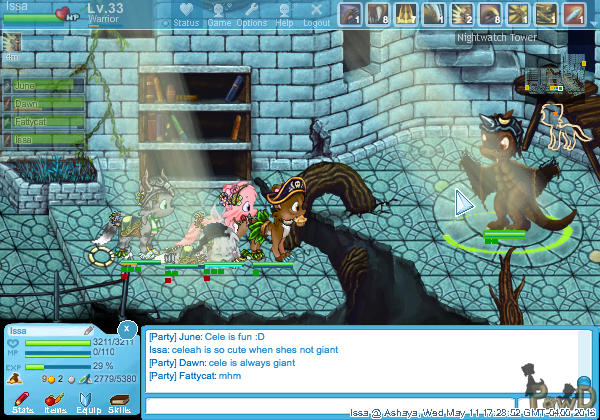Open the Help menu
Screen dimensions: 600x420
coord(284,14)
